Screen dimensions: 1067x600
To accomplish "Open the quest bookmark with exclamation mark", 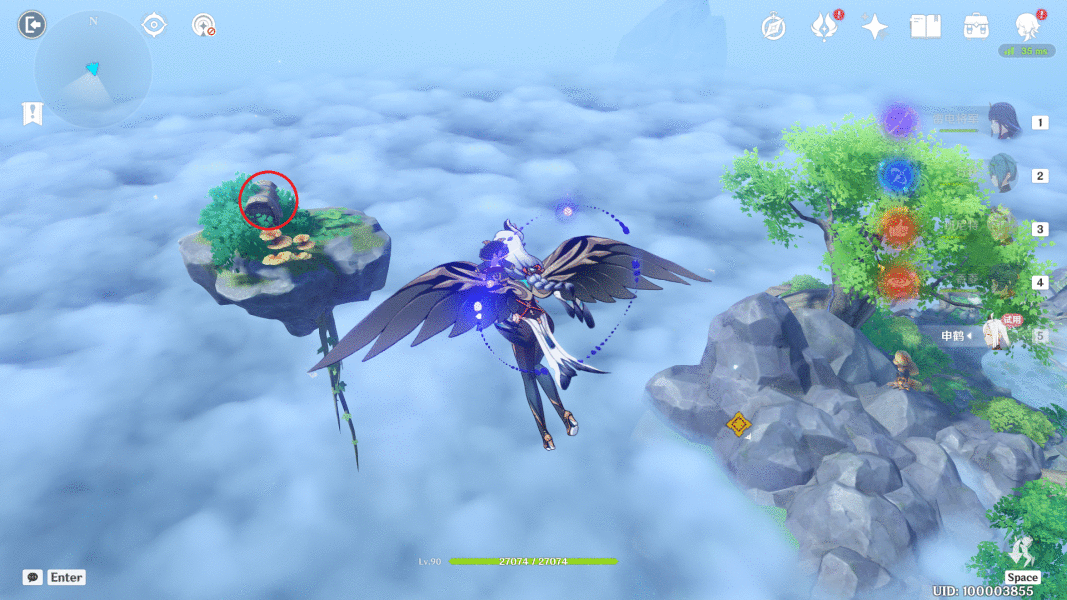I will tap(32, 114).
